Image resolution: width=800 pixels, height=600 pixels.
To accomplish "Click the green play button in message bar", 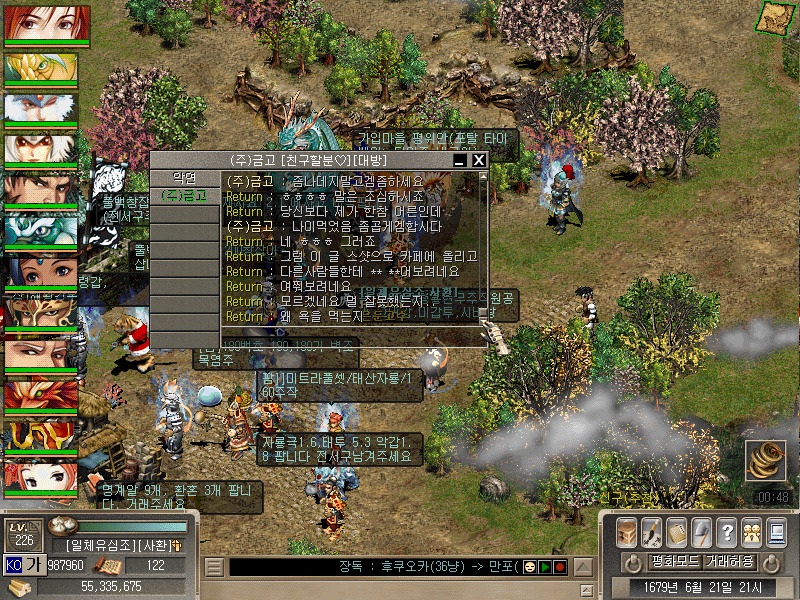I will (x=546, y=567).
